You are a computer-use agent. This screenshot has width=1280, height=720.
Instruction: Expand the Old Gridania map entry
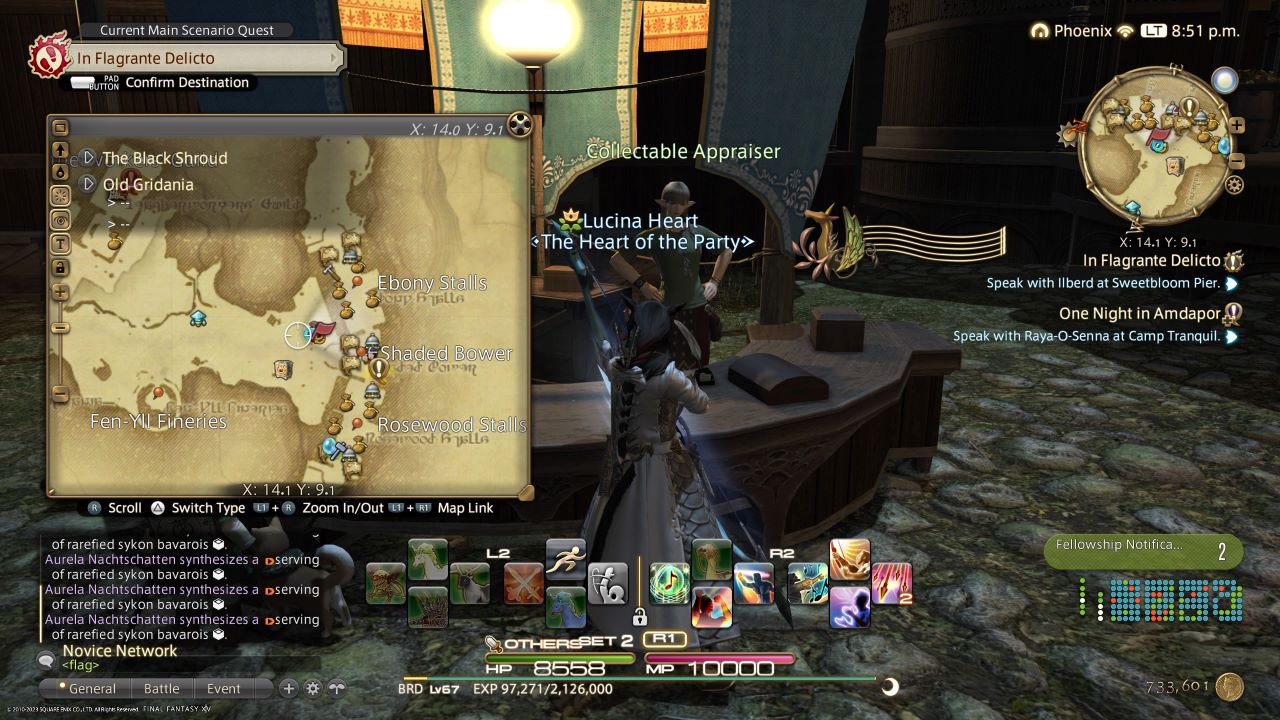[87, 184]
